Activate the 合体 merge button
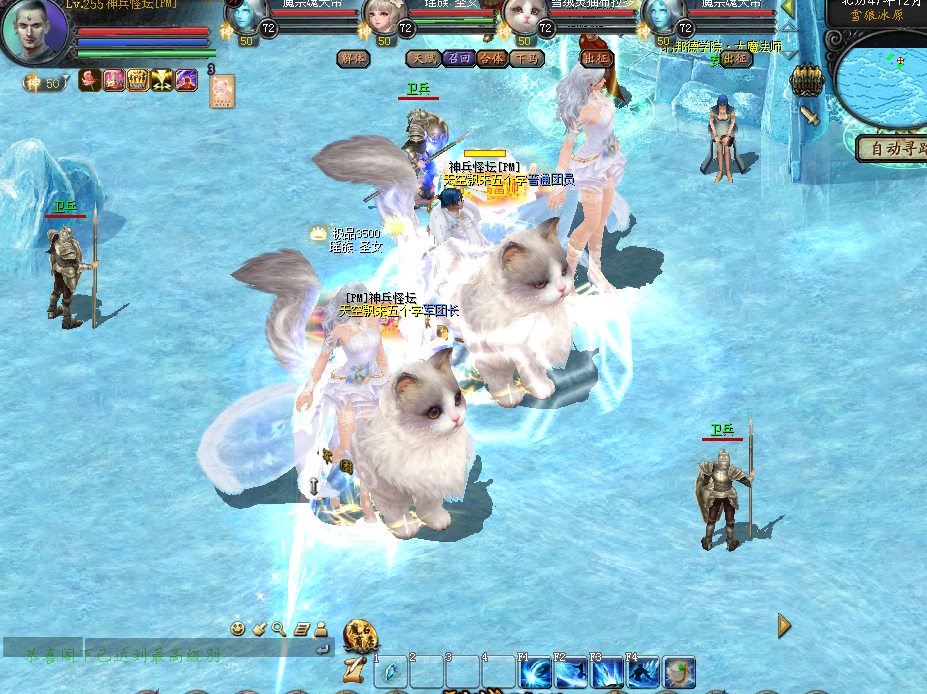The height and width of the screenshot is (694, 927). (x=491, y=59)
